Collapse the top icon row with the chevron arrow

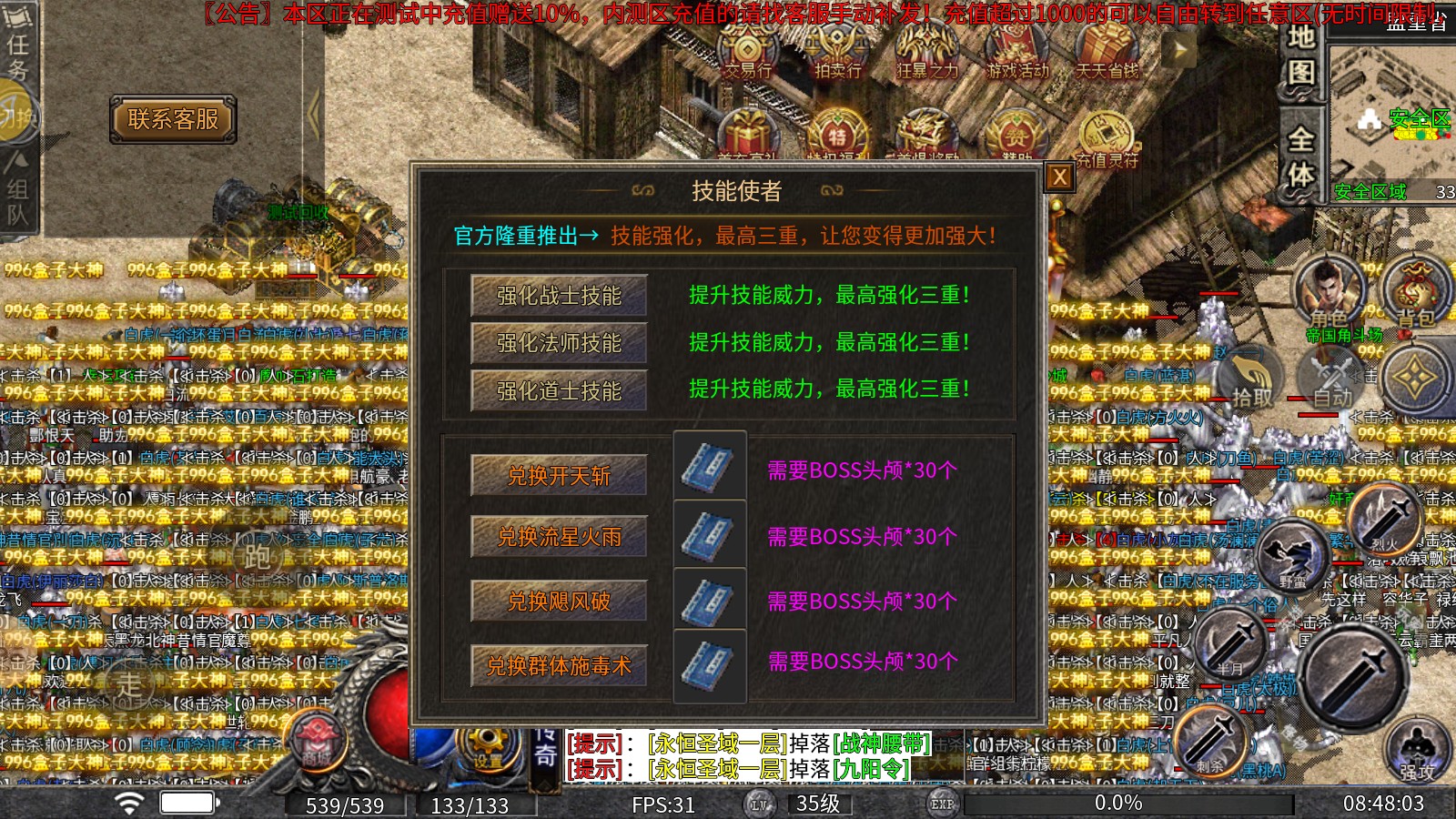click(x=1180, y=50)
